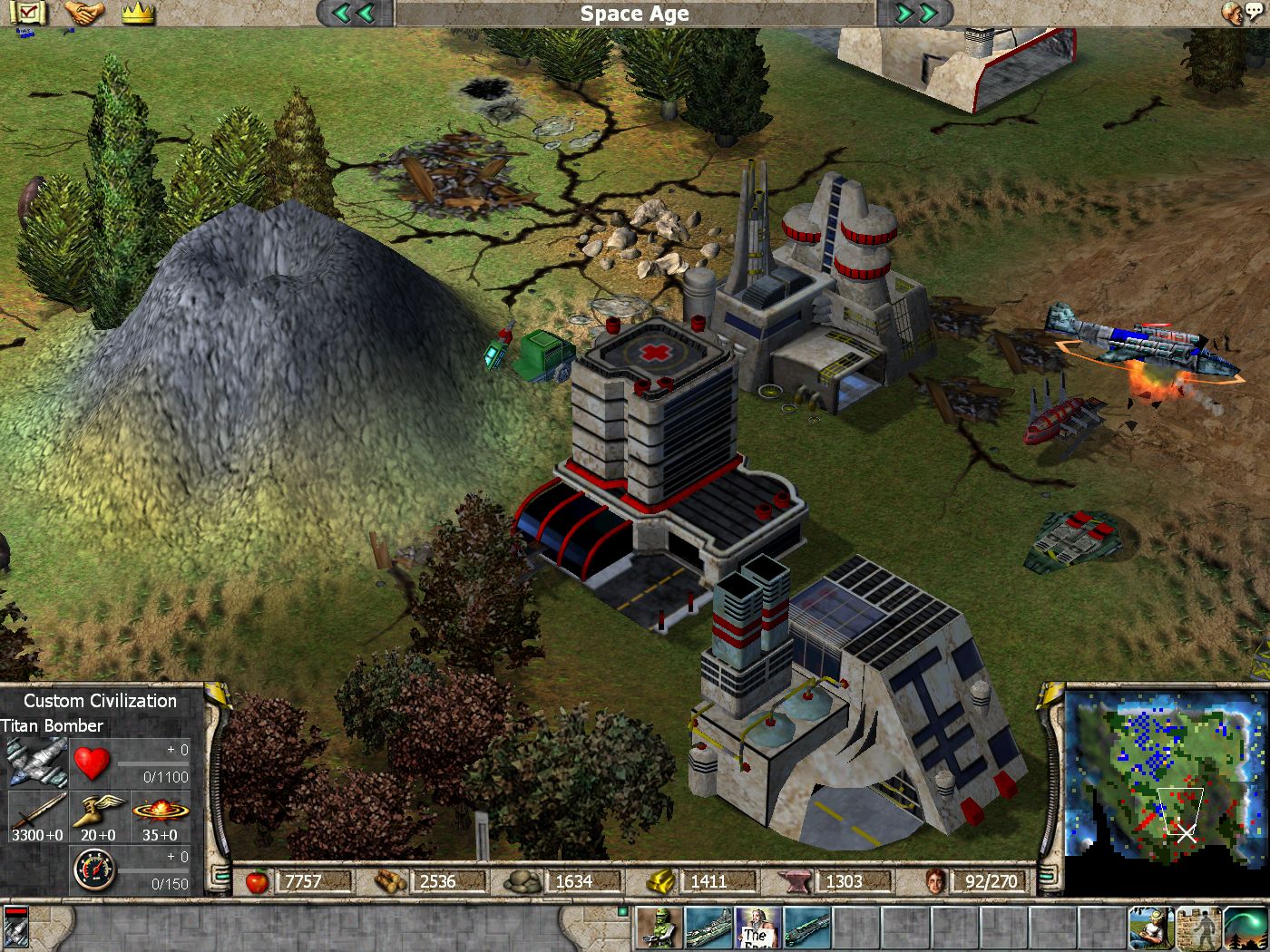Select the Titan Bomber portrait in the unit panel
The width and height of the screenshot is (1270, 952).
tap(37, 763)
